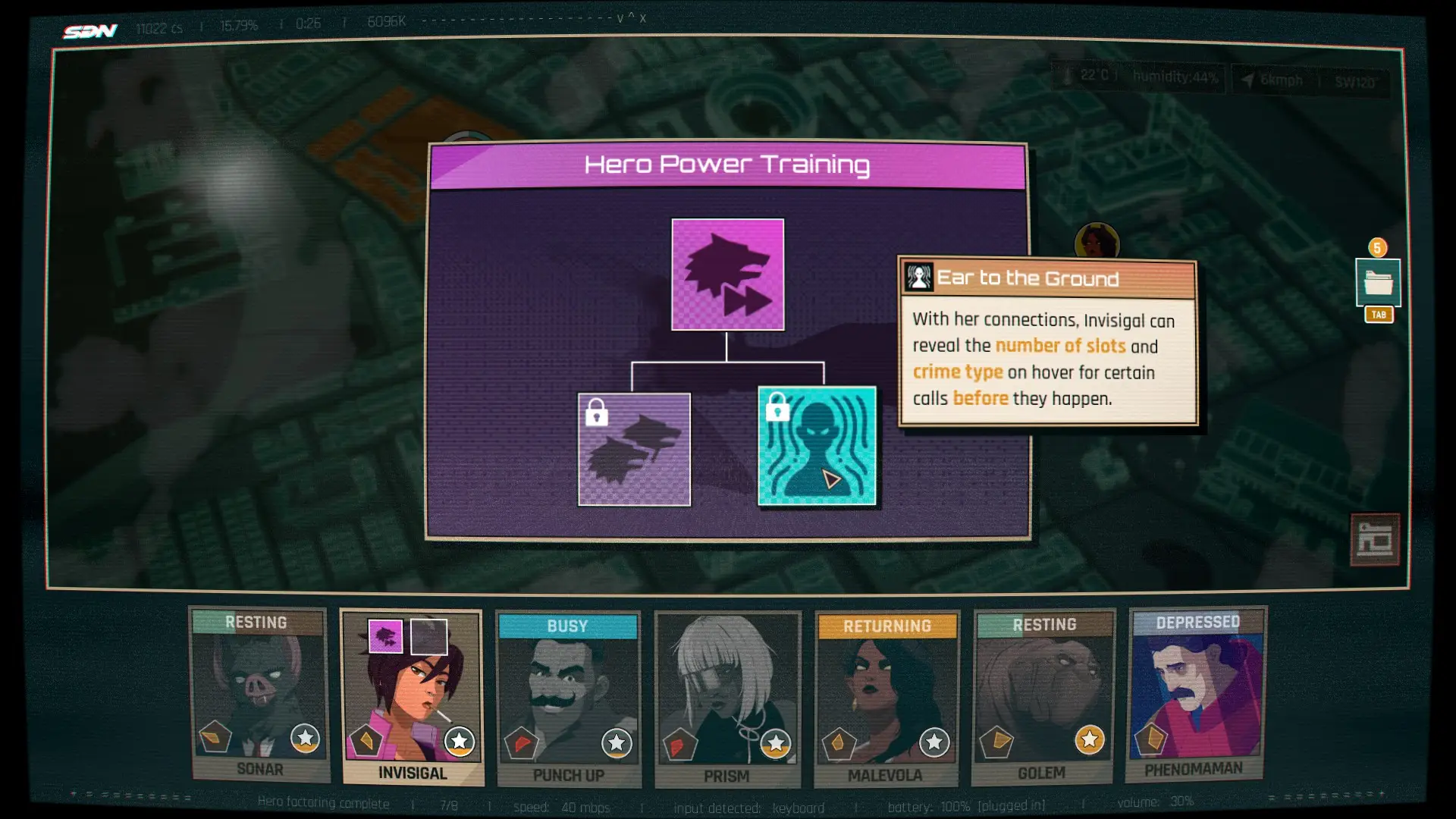Select Sonar's hero card
1456x819 pixels.
tap(259, 694)
